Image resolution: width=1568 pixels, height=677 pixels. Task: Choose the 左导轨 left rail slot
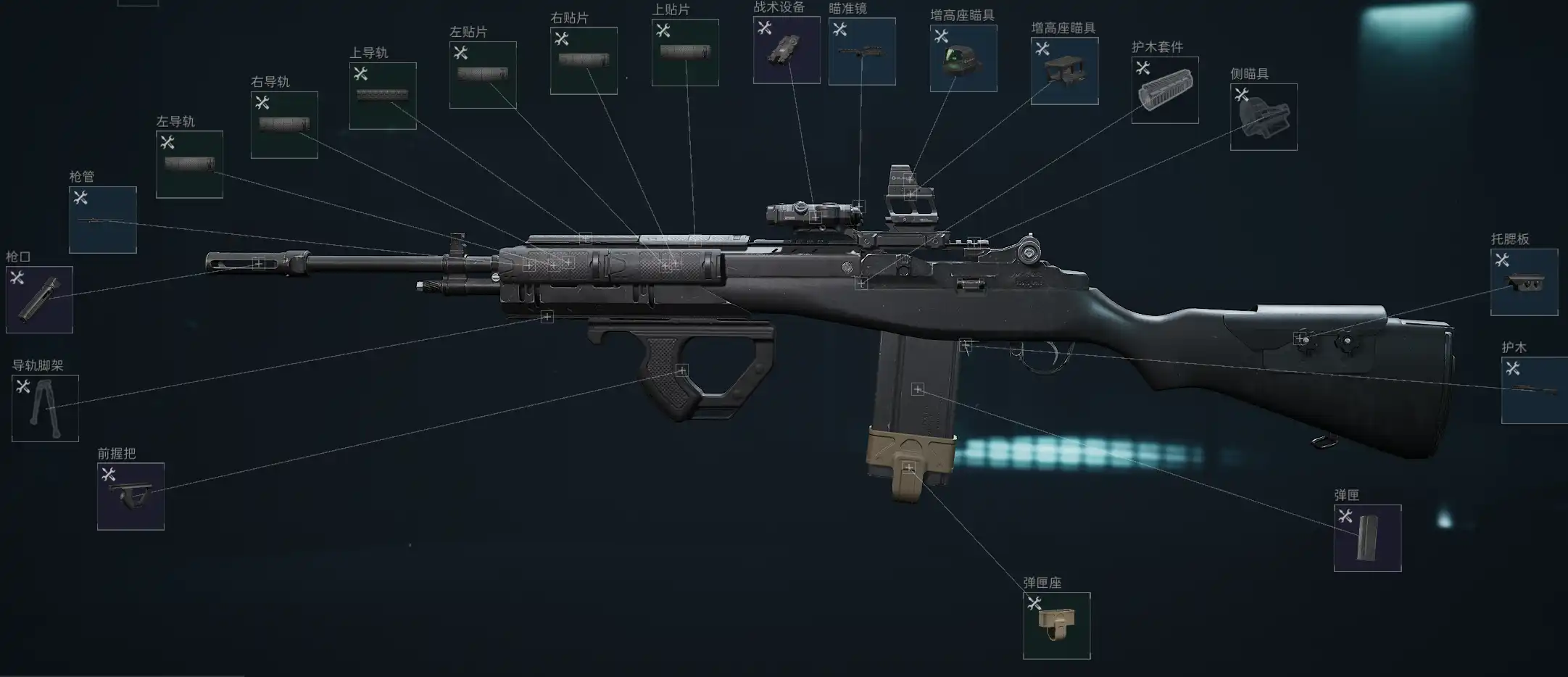click(x=189, y=165)
